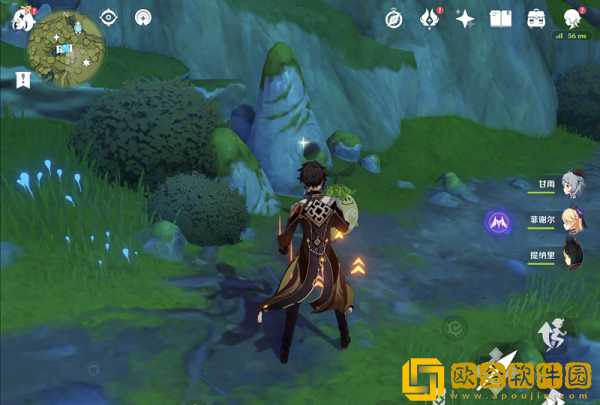Open the co-op character menu icon
600x405 pixels.
[572, 18]
